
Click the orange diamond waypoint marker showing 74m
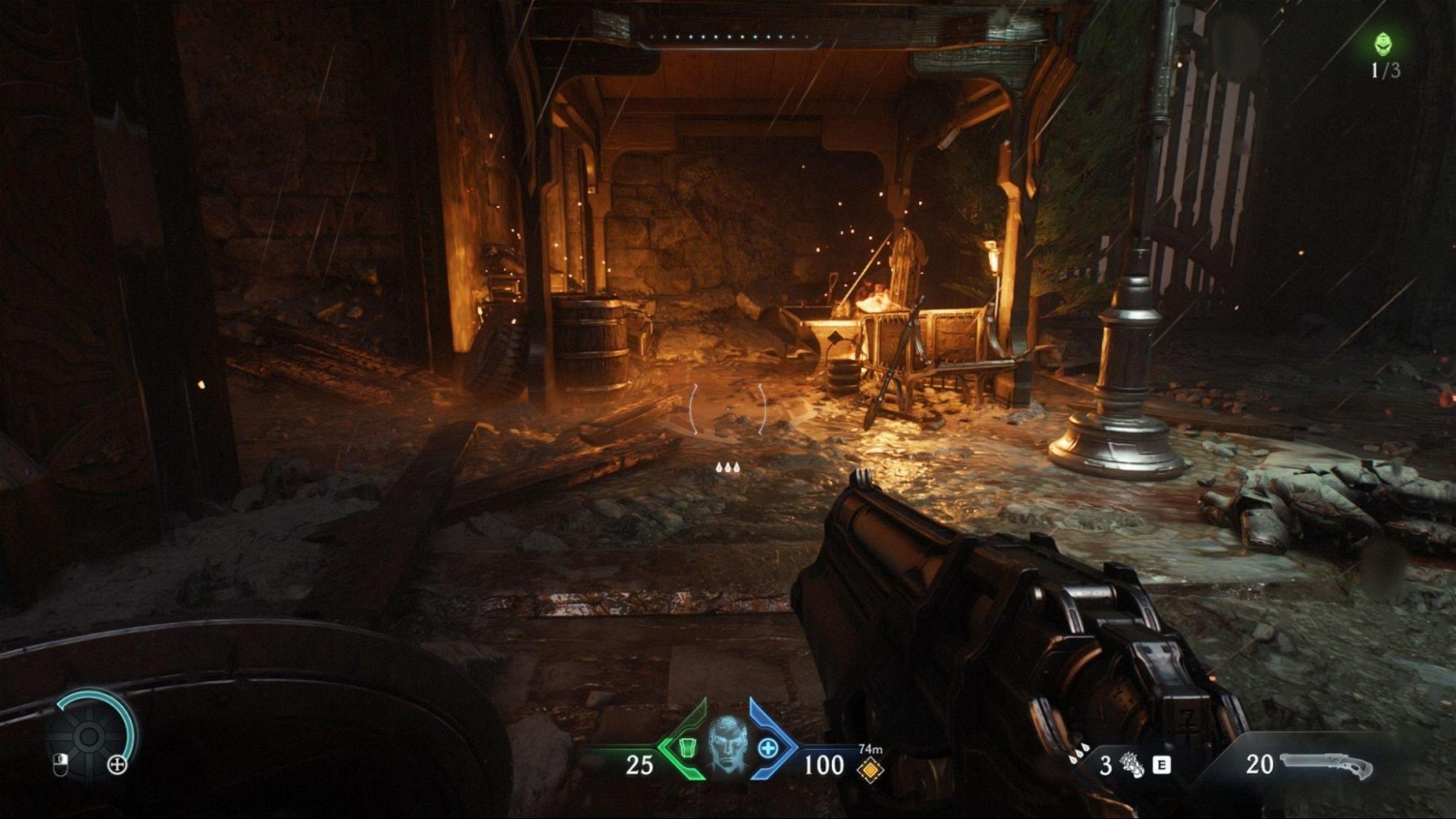(x=871, y=769)
